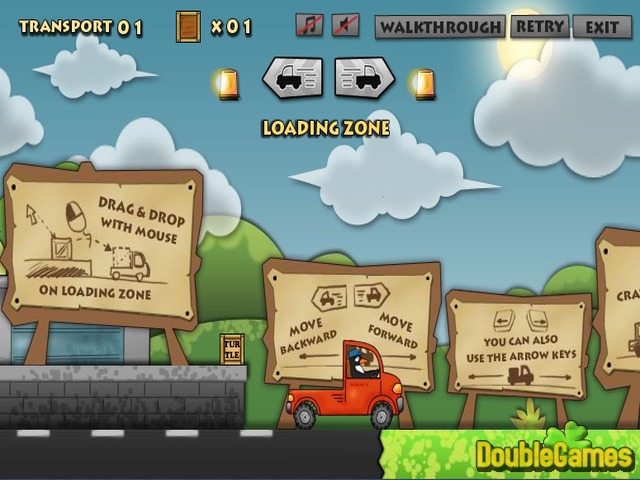Retry the current level
Viewport: 640px width, 480px height.
(x=539, y=26)
